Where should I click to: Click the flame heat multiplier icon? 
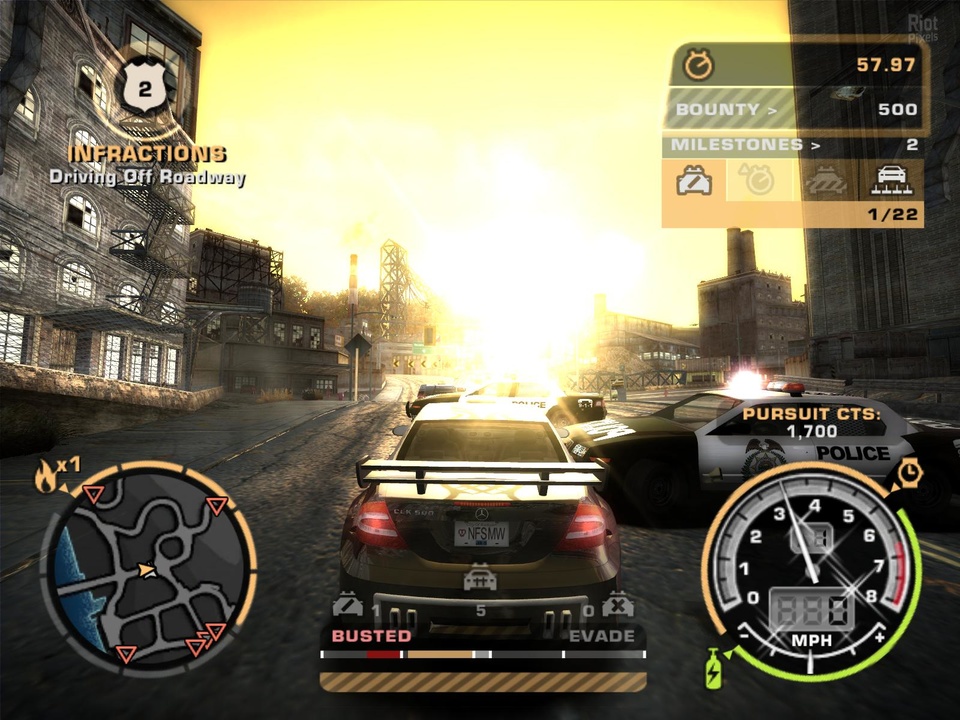pos(47,476)
